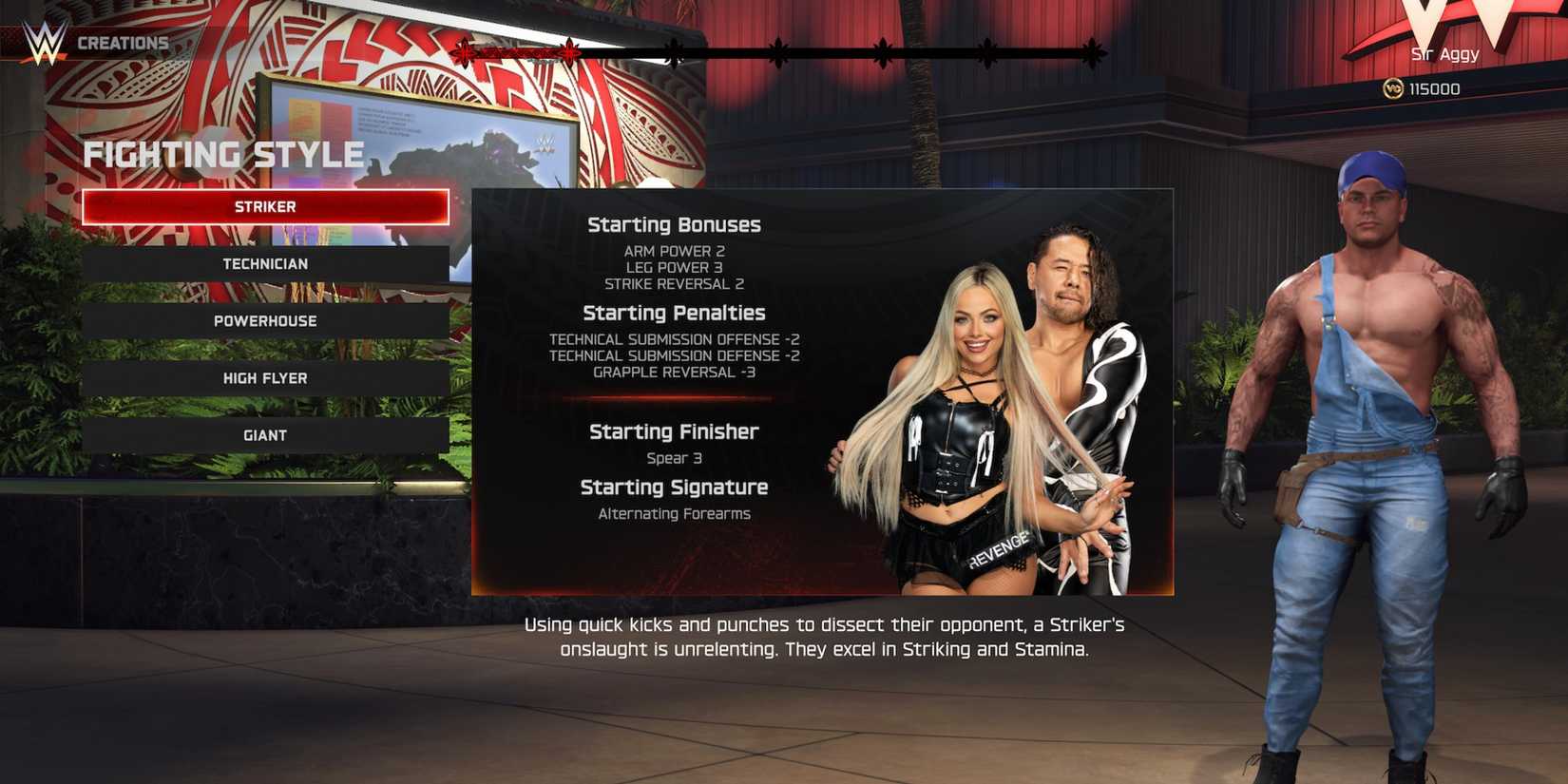Screen dimensions: 1568x784
Task: Open the Starting Bonuses section
Action: [674, 224]
